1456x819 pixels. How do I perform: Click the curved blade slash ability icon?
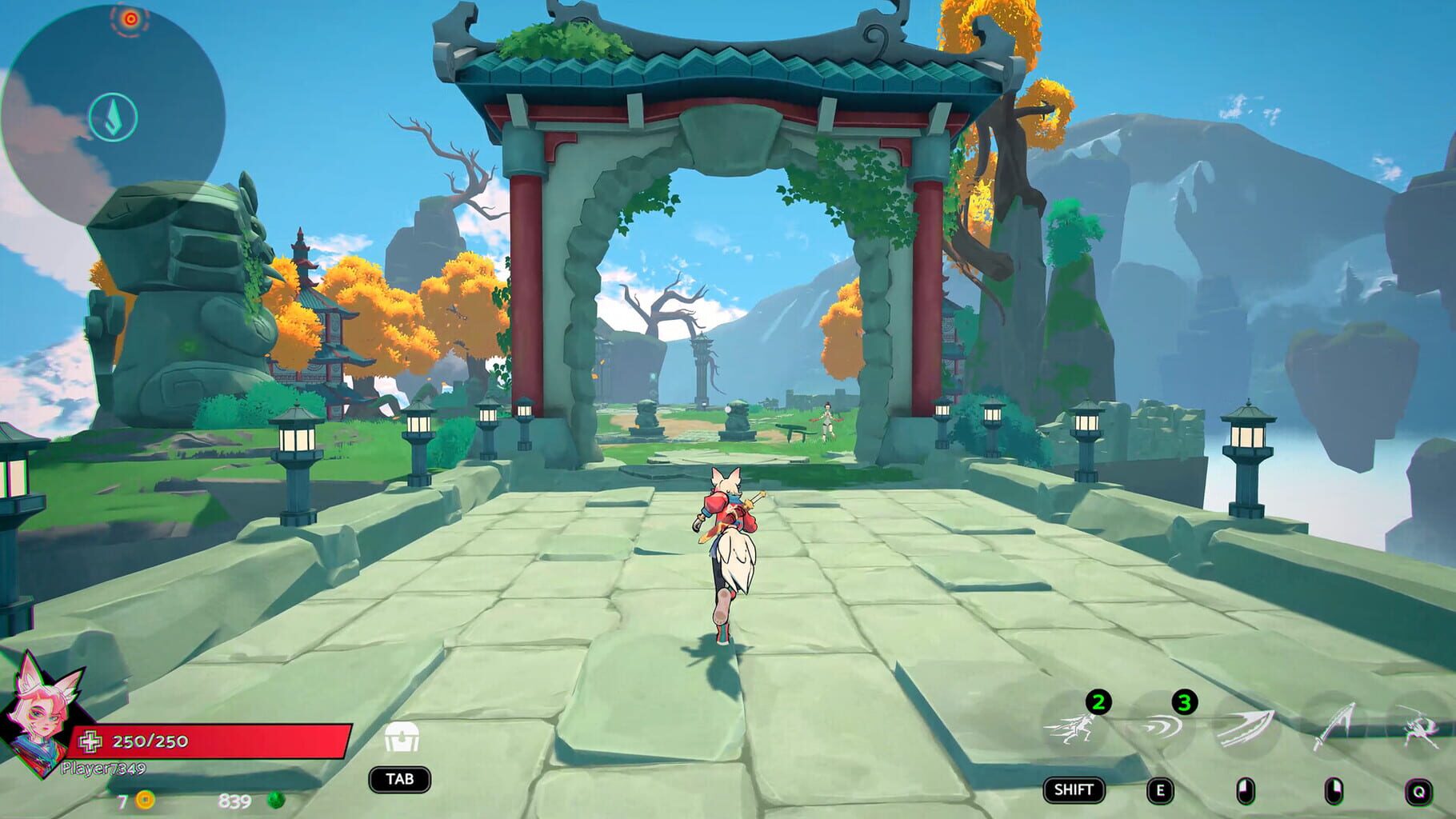pos(1247,728)
